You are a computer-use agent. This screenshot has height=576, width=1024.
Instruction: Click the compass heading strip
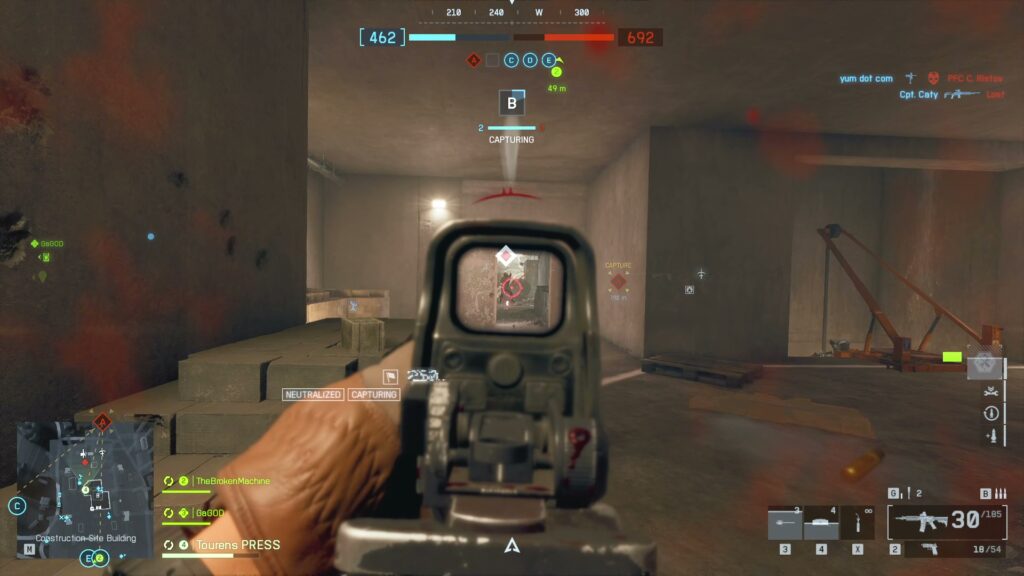tap(512, 13)
